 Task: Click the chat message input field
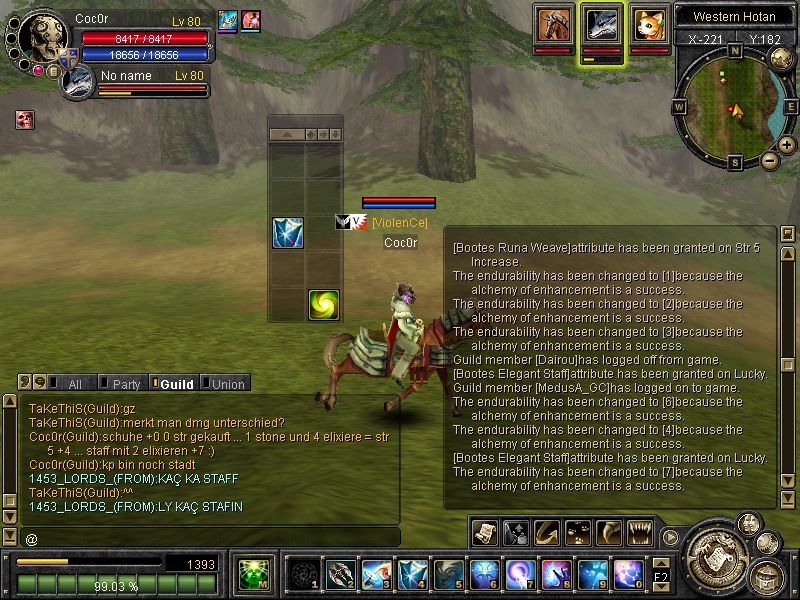[210, 538]
